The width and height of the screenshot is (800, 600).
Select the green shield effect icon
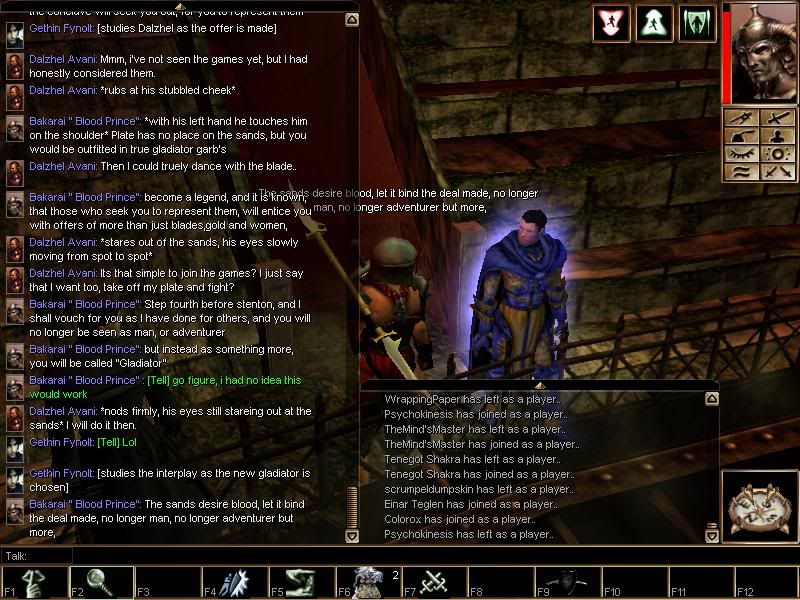pyautogui.click(x=697, y=23)
